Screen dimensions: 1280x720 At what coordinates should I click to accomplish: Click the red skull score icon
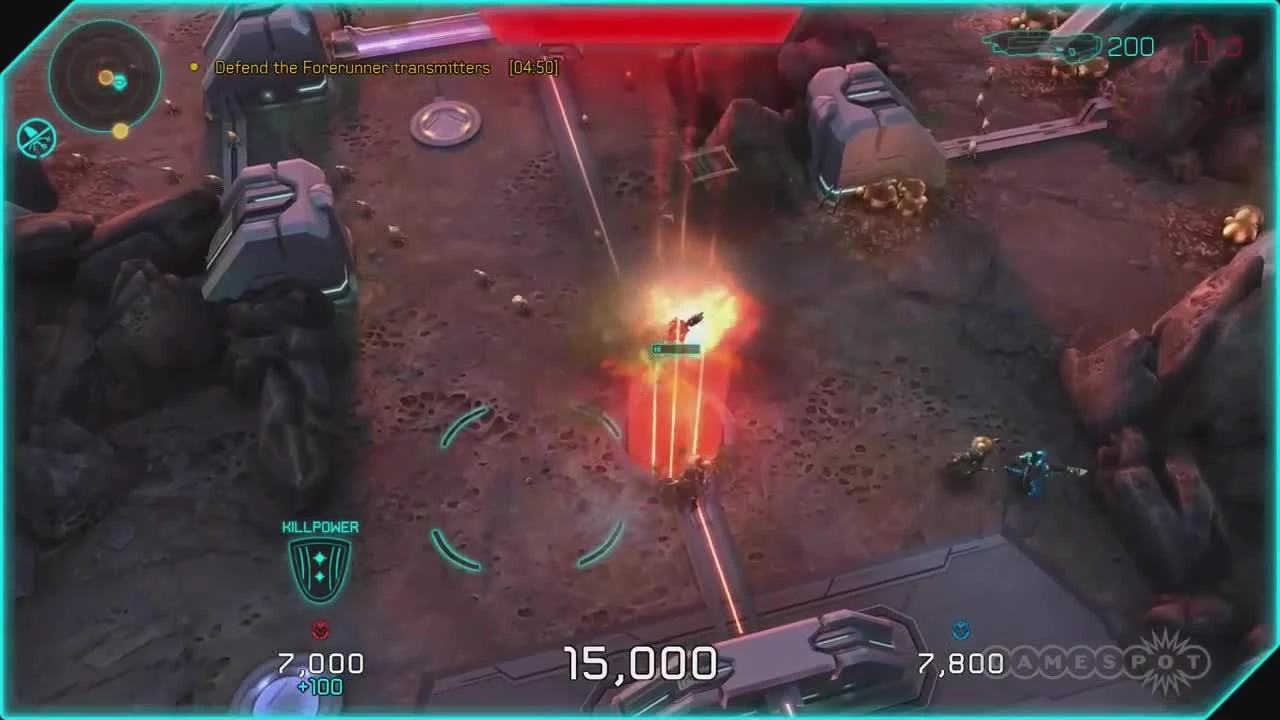[x=319, y=630]
